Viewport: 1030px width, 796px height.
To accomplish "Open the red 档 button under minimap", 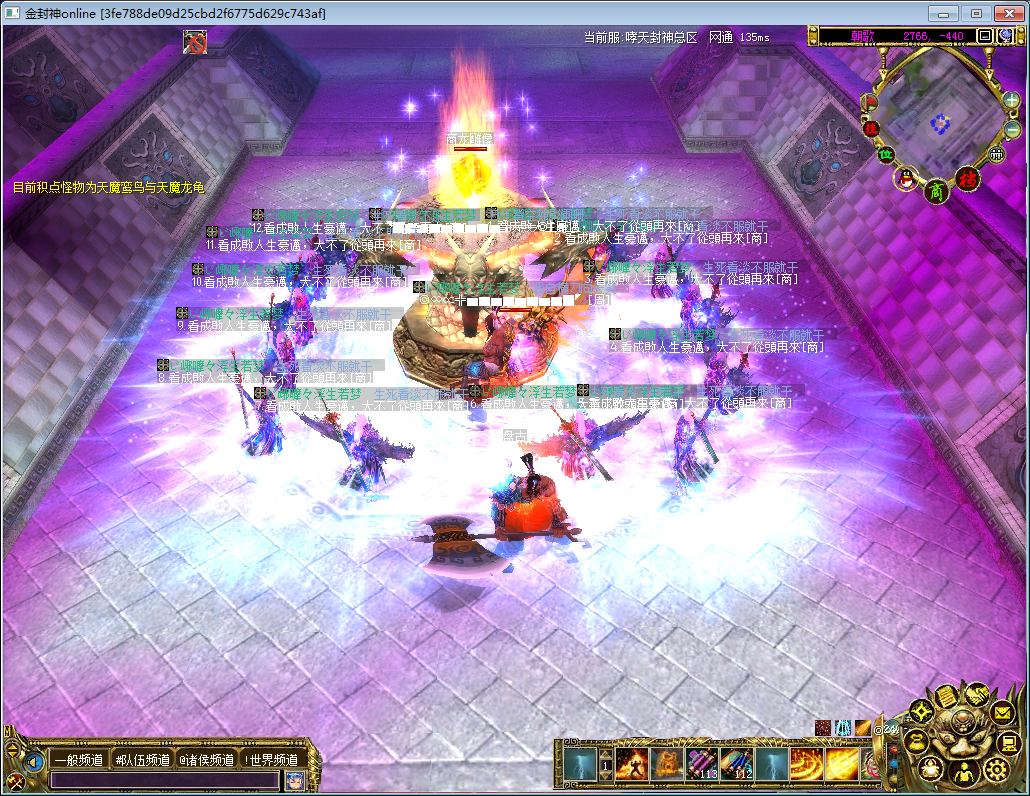I will [967, 180].
